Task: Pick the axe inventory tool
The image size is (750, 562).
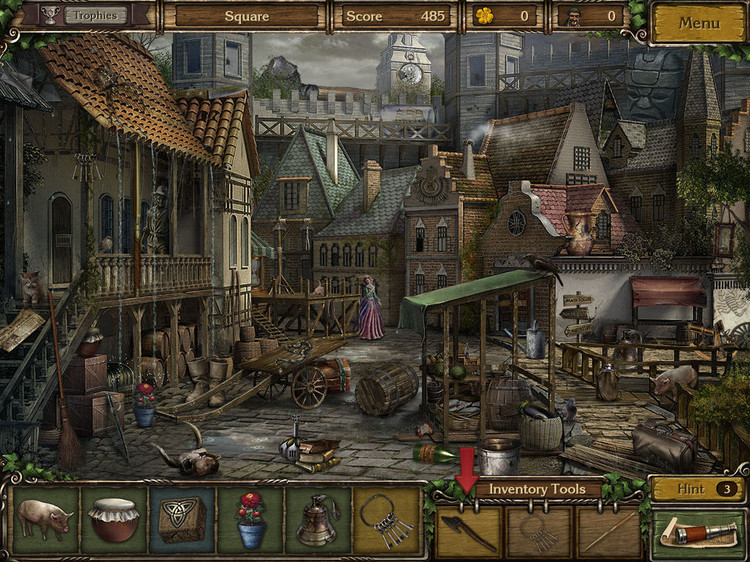Action: 468,532
